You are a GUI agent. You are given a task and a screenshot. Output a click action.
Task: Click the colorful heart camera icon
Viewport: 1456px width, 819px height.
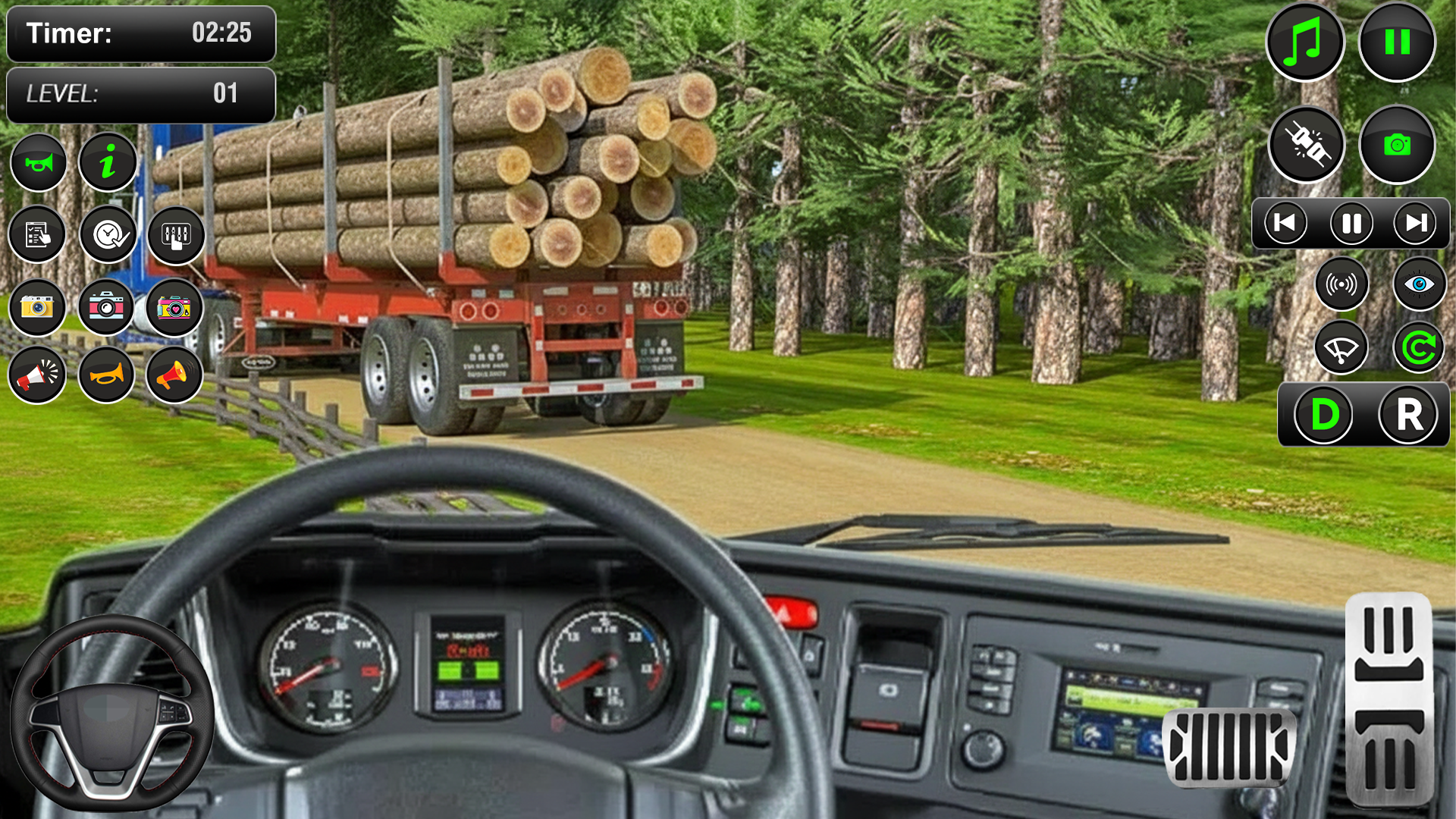[175, 307]
